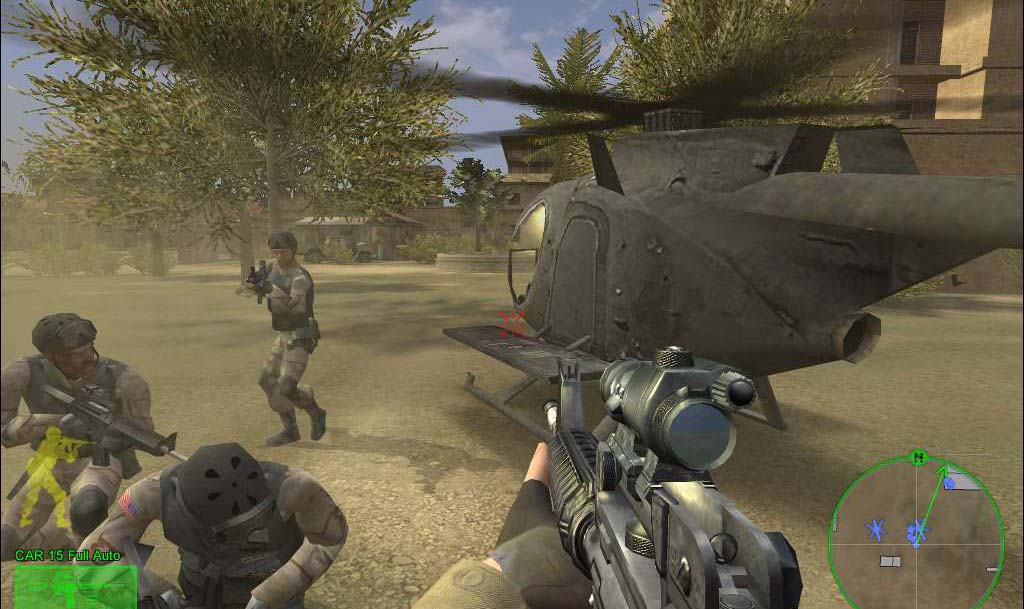Click the green waypoint arrow tip on minimap
Image resolution: width=1024 pixels, height=609 pixels.
(942, 469)
